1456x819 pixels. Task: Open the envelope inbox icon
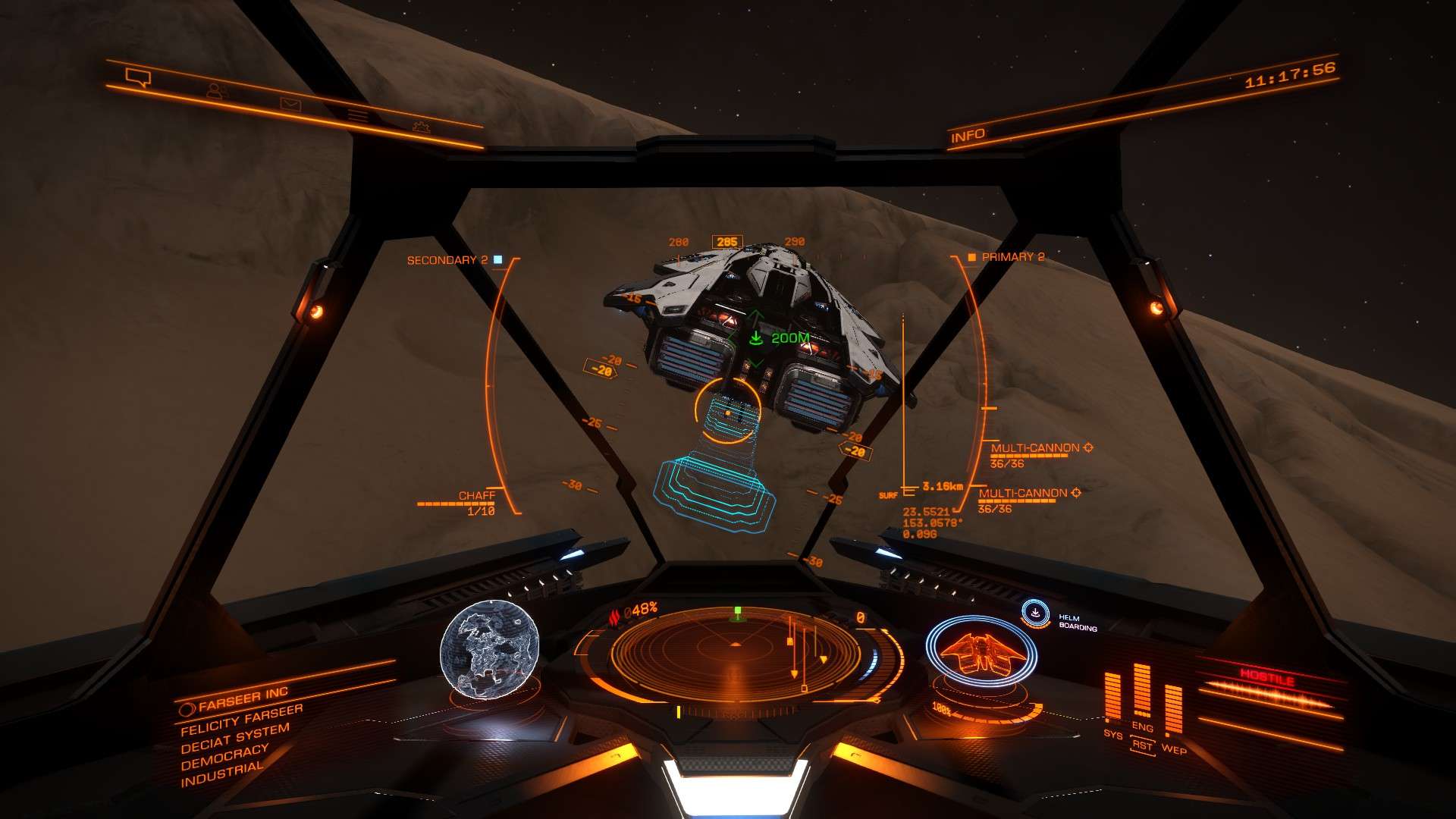290,104
